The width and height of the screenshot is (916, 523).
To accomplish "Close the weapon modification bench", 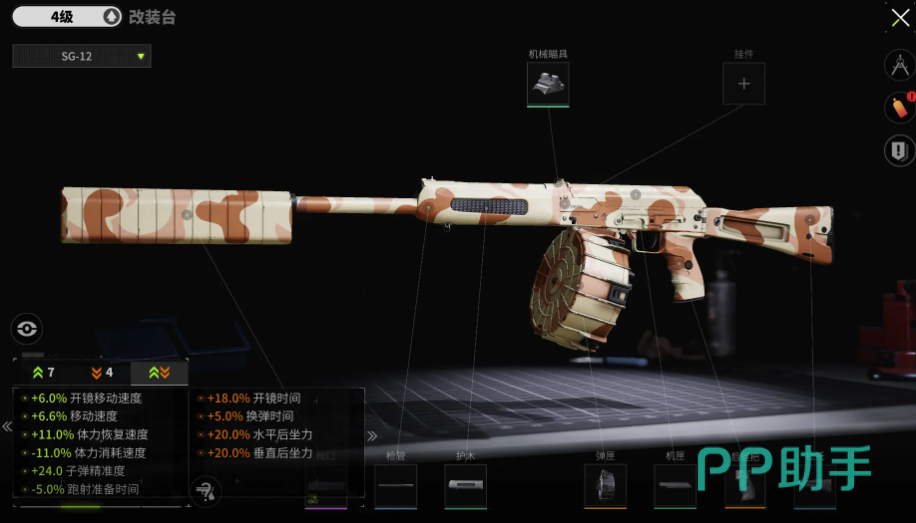I will pyautogui.click(x=900, y=19).
